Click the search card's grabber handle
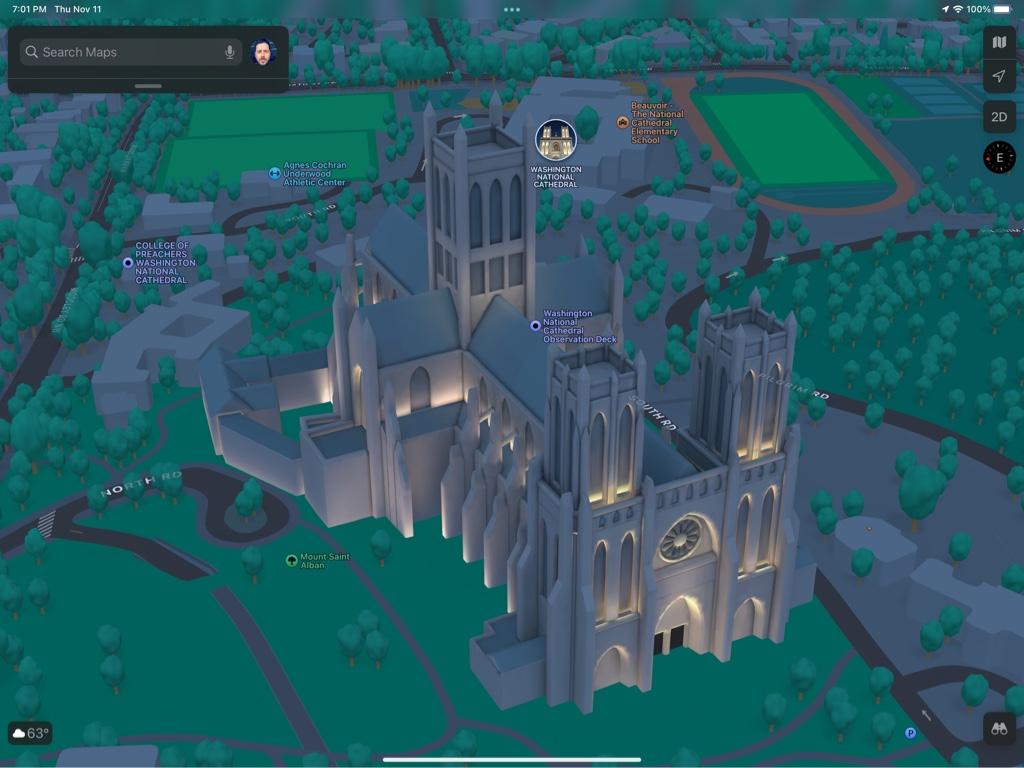 [x=148, y=86]
